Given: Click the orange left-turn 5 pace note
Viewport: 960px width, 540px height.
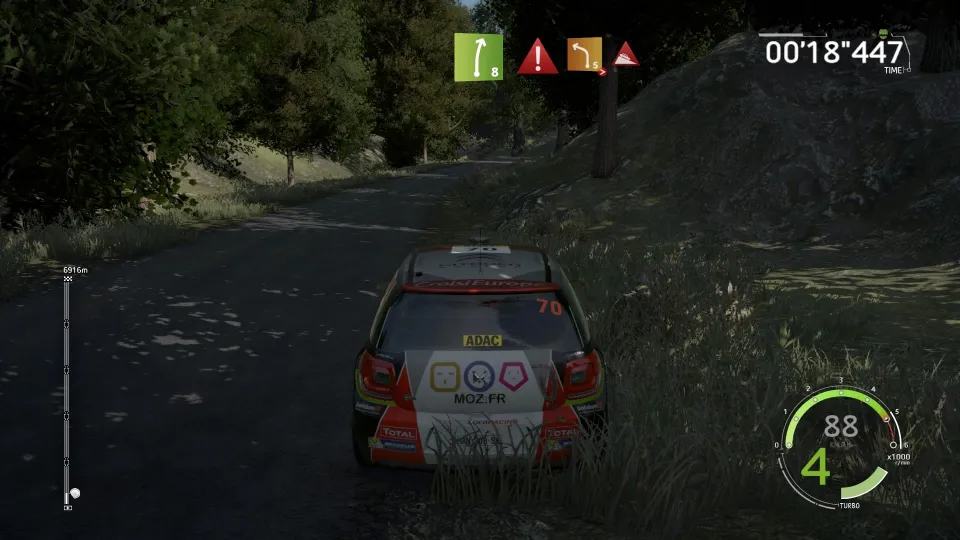Looking at the screenshot, I should pos(585,55).
